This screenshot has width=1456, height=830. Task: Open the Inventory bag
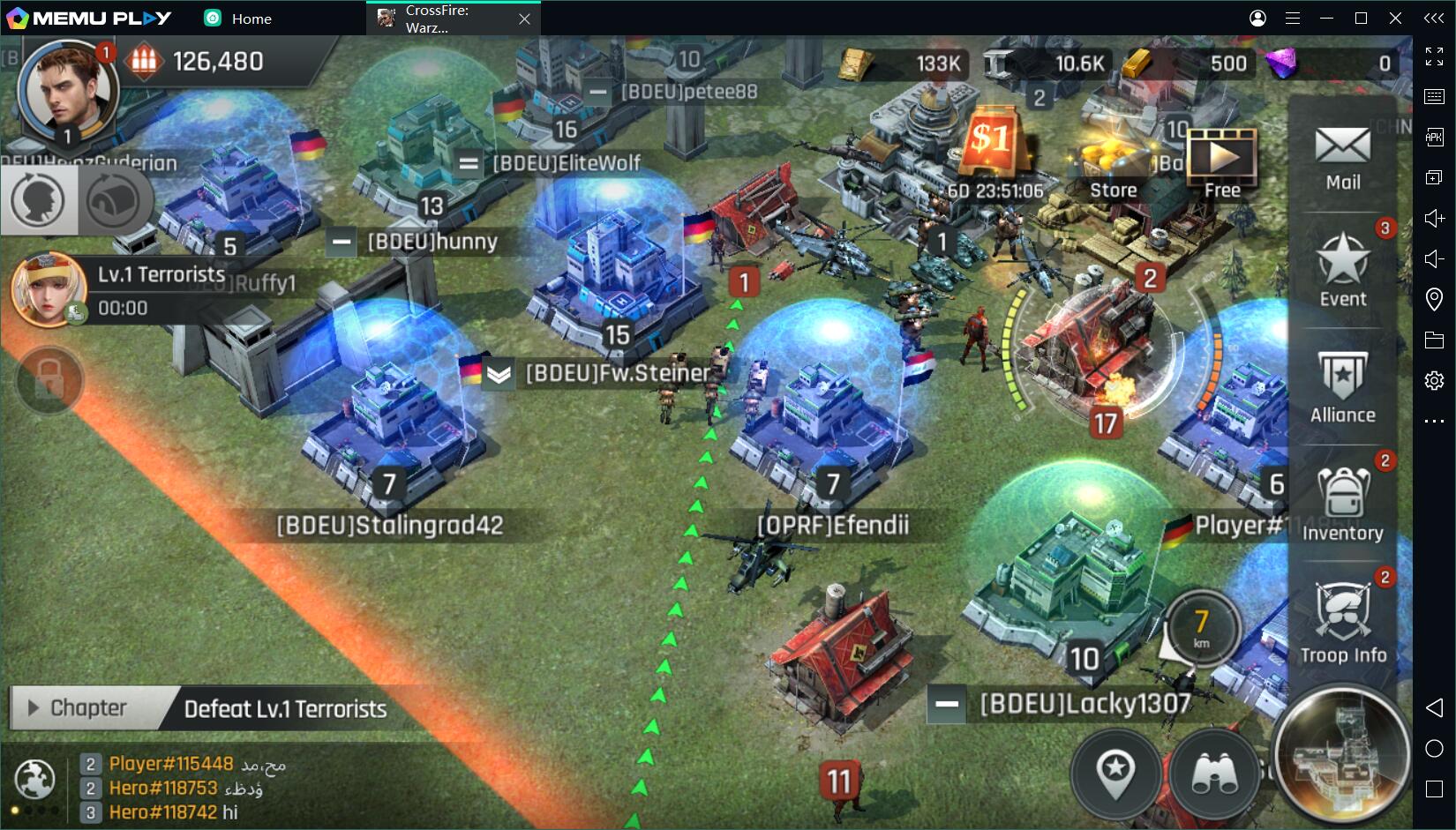tap(1342, 503)
